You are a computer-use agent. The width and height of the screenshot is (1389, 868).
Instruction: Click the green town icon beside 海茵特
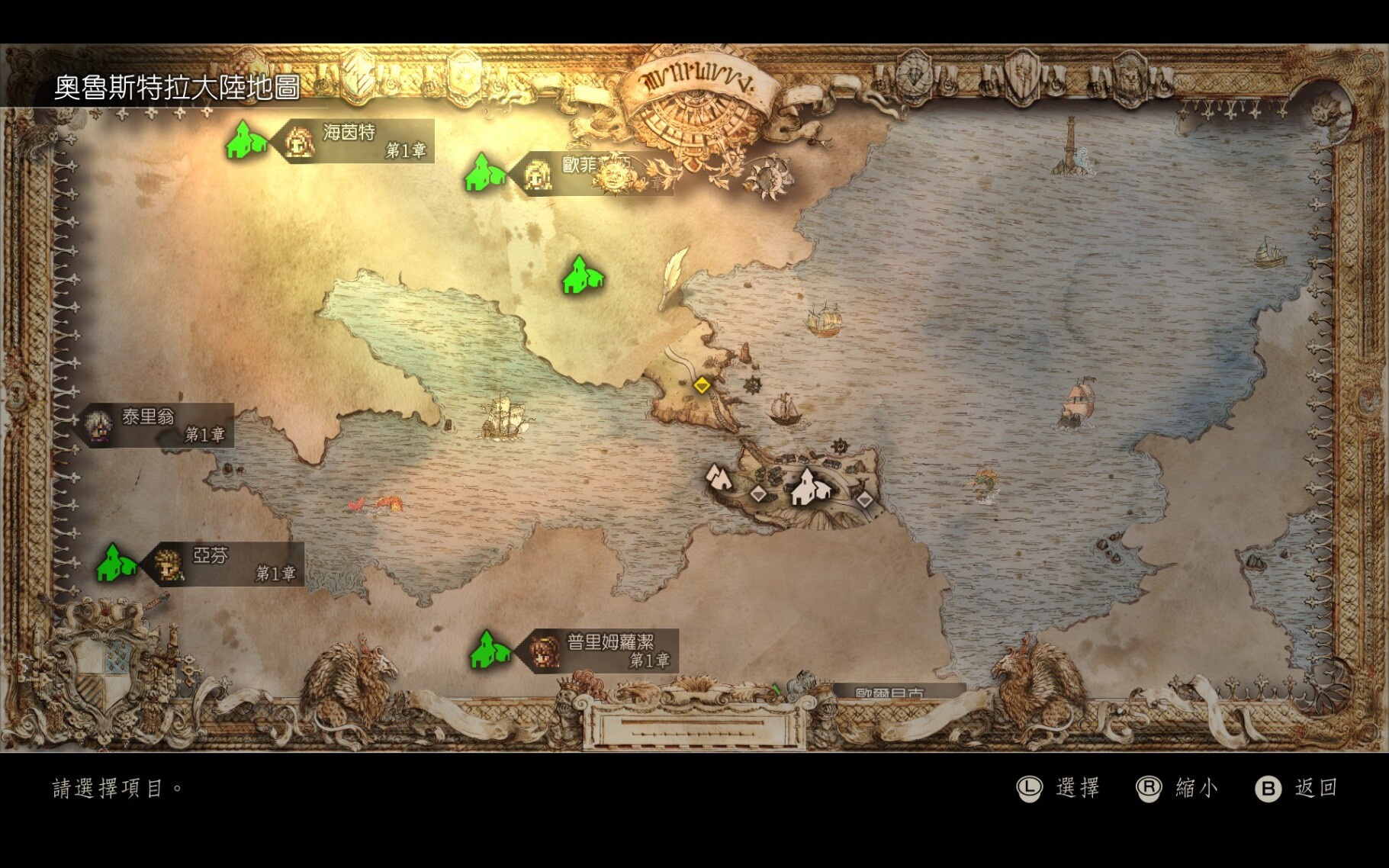(246, 141)
